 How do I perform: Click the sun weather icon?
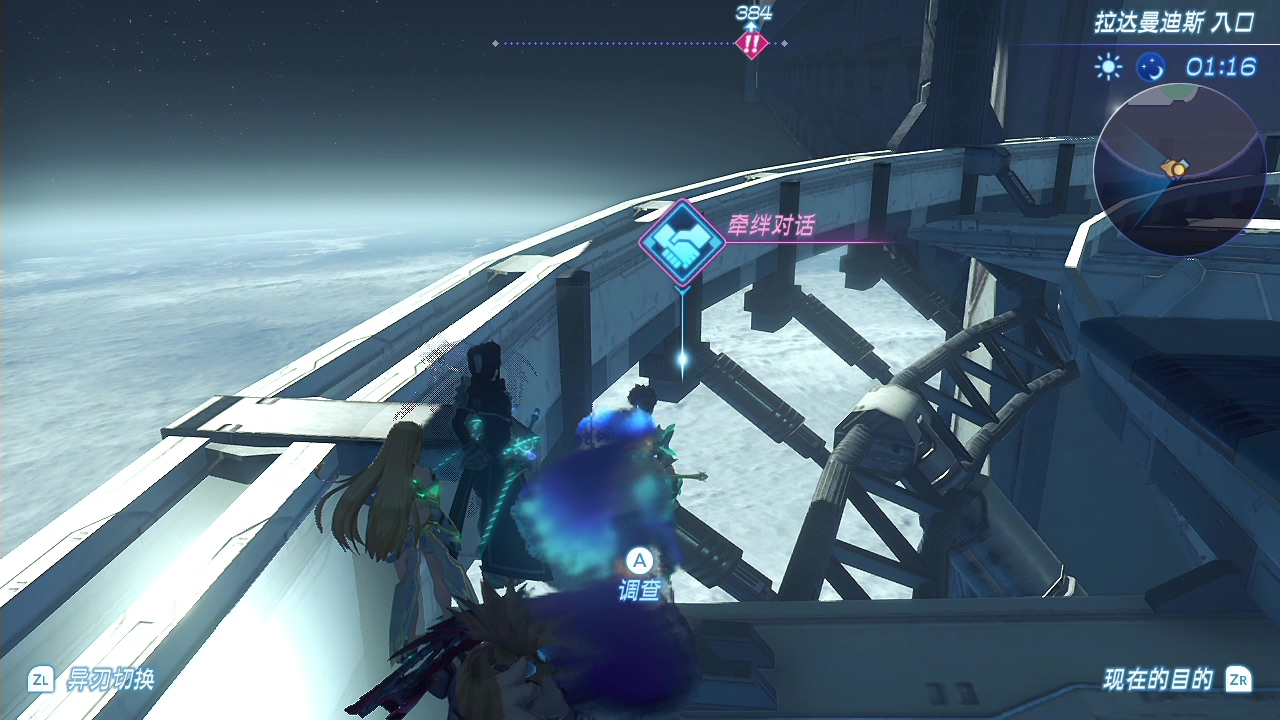[x=1108, y=67]
